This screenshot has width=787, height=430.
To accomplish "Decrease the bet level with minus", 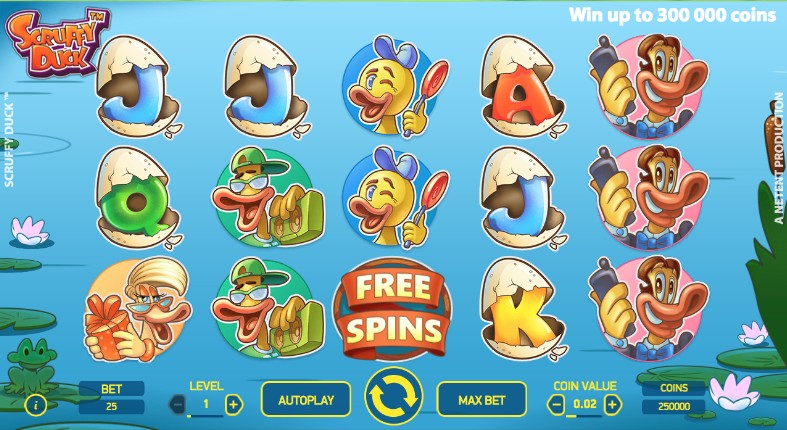I will 179,404.
